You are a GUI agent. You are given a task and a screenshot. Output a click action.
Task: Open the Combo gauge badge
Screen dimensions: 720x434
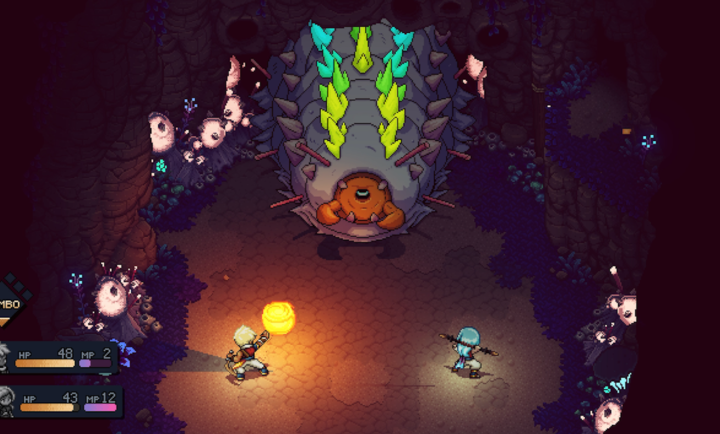pos(12,304)
